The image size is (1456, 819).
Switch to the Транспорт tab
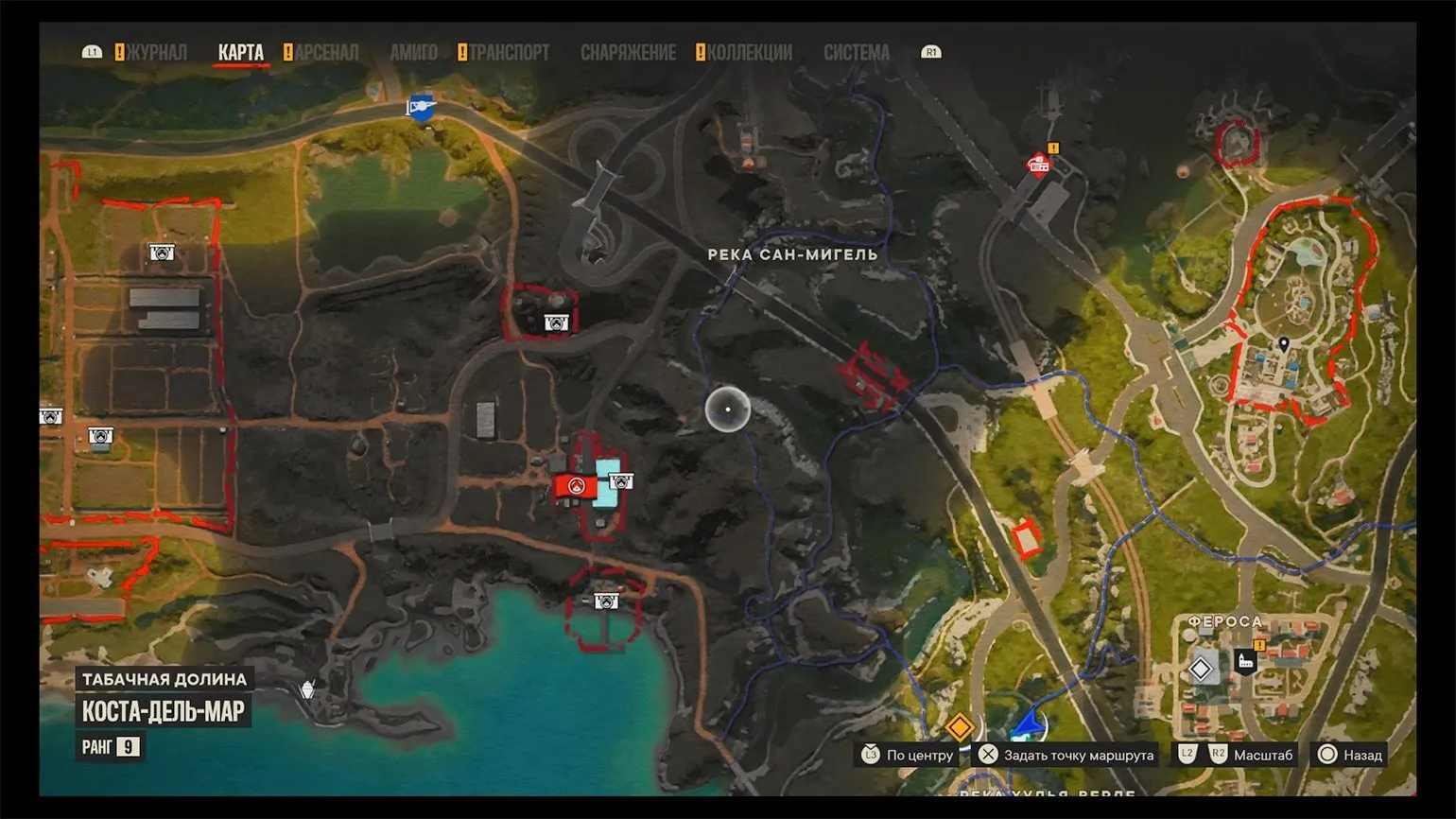(509, 53)
